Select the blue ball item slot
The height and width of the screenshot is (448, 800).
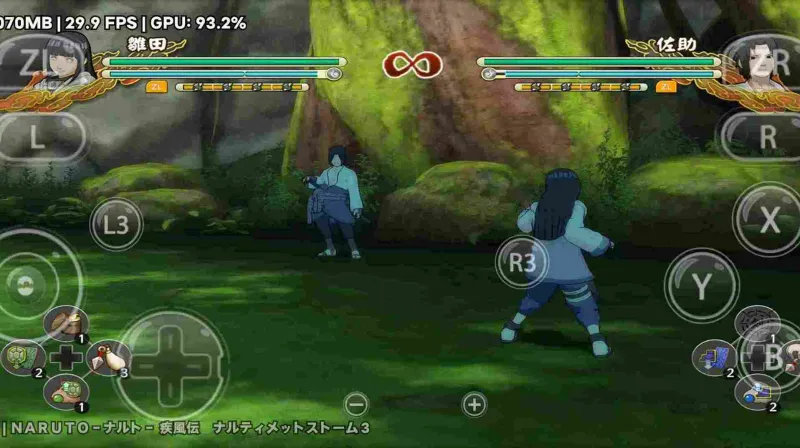pos(756,392)
